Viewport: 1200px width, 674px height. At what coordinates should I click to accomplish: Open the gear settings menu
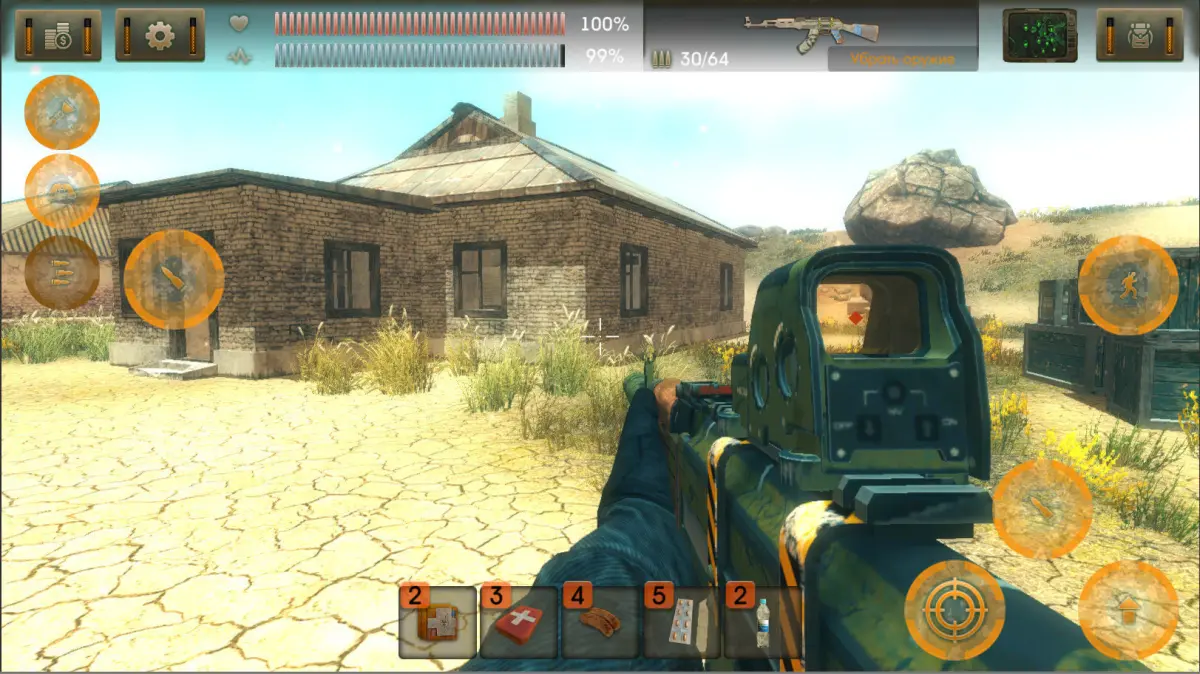coord(160,35)
